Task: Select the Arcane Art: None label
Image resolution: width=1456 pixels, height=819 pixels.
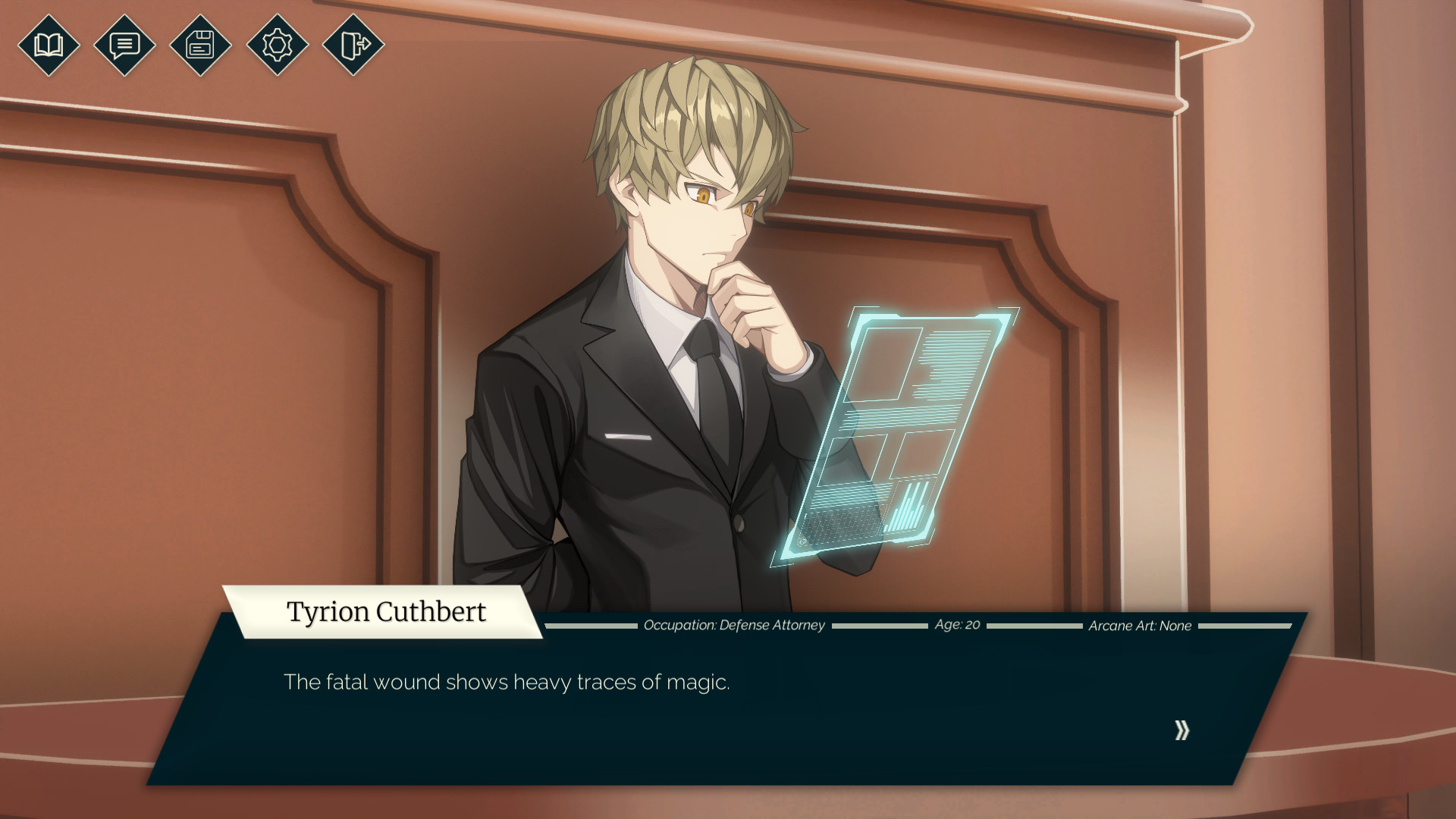Action: [1139, 625]
